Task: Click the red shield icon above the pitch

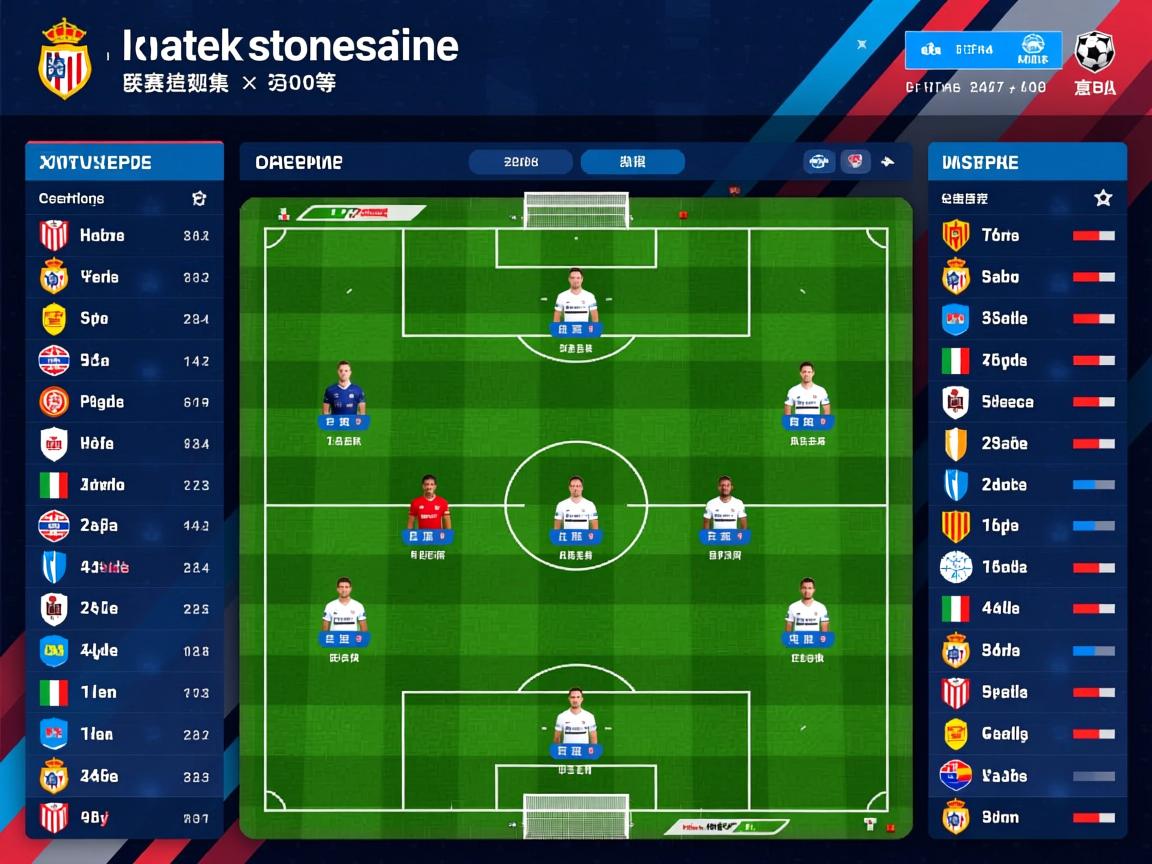Action: coord(855,162)
